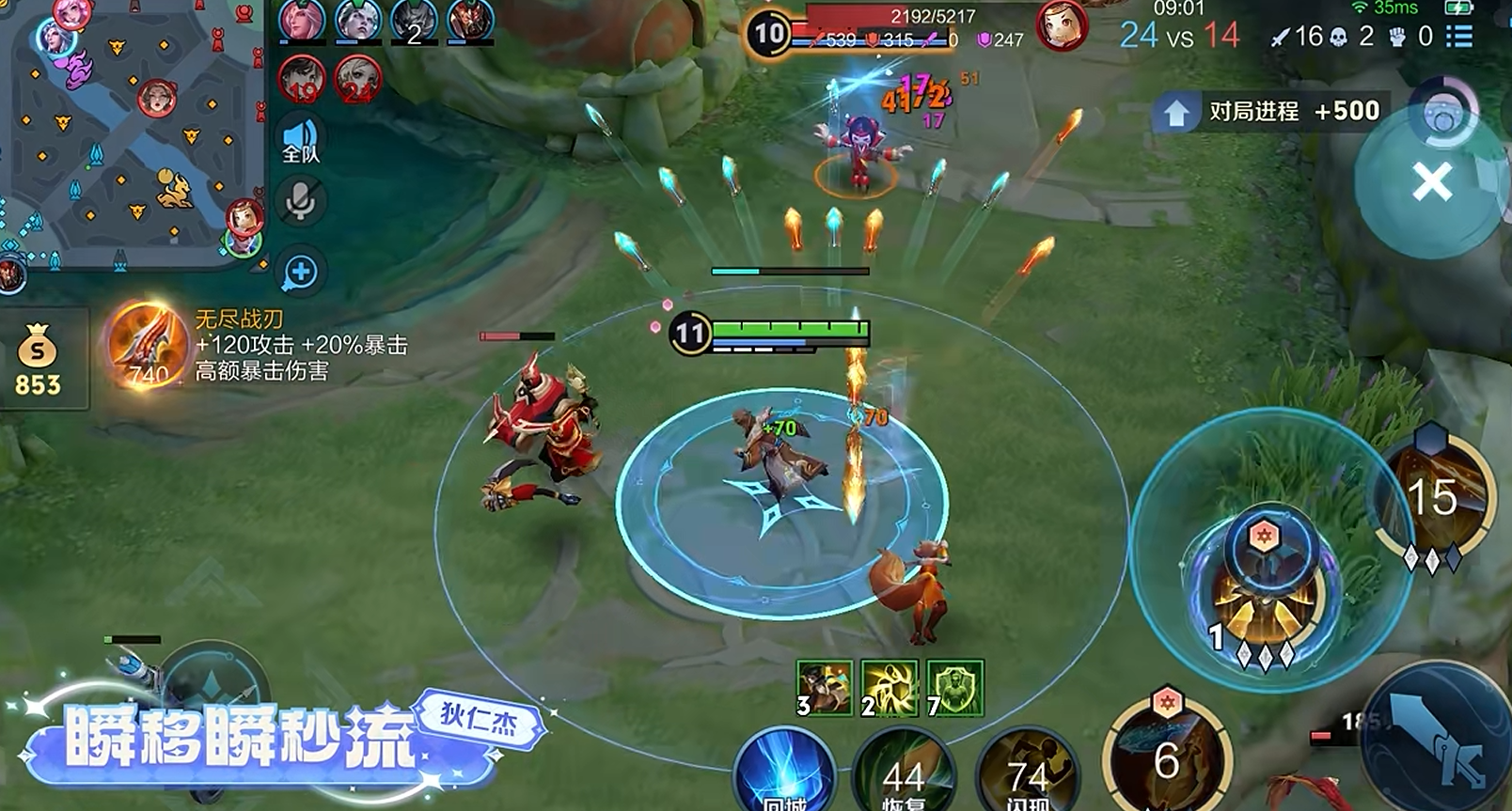Use the 闪现 flash summoner spell
This screenshot has width=1512, height=811.
(x=1027, y=775)
